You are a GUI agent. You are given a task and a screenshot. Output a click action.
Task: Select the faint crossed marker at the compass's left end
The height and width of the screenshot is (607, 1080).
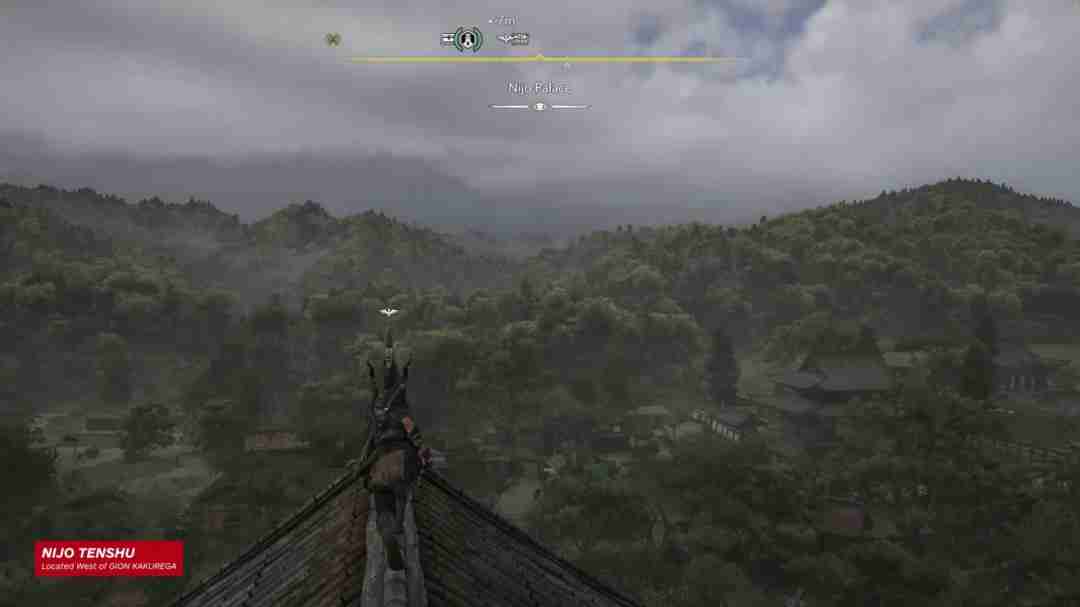332,40
